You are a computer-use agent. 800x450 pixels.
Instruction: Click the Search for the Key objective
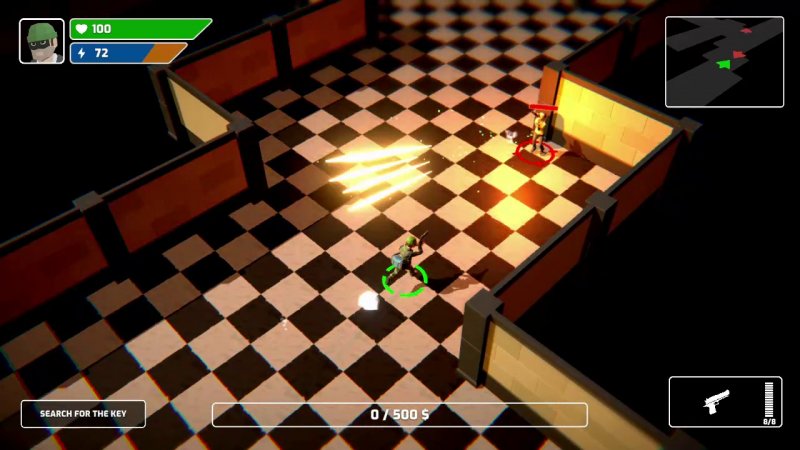click(83, 414)
